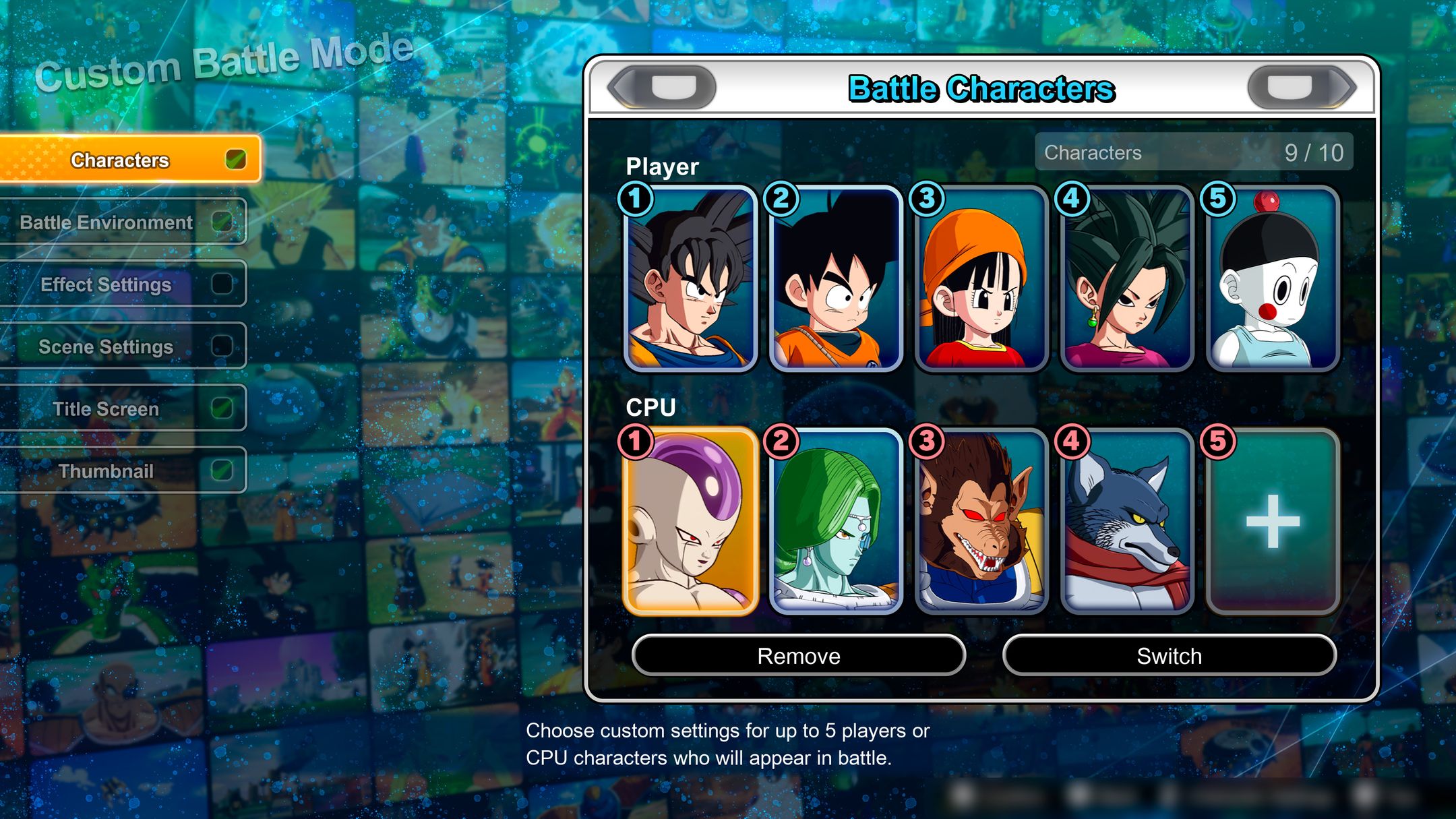Pick the Great Ape CPU card
Image resolution: width=1456 pixels, height=819 pixels.
[x=981, y=522]
